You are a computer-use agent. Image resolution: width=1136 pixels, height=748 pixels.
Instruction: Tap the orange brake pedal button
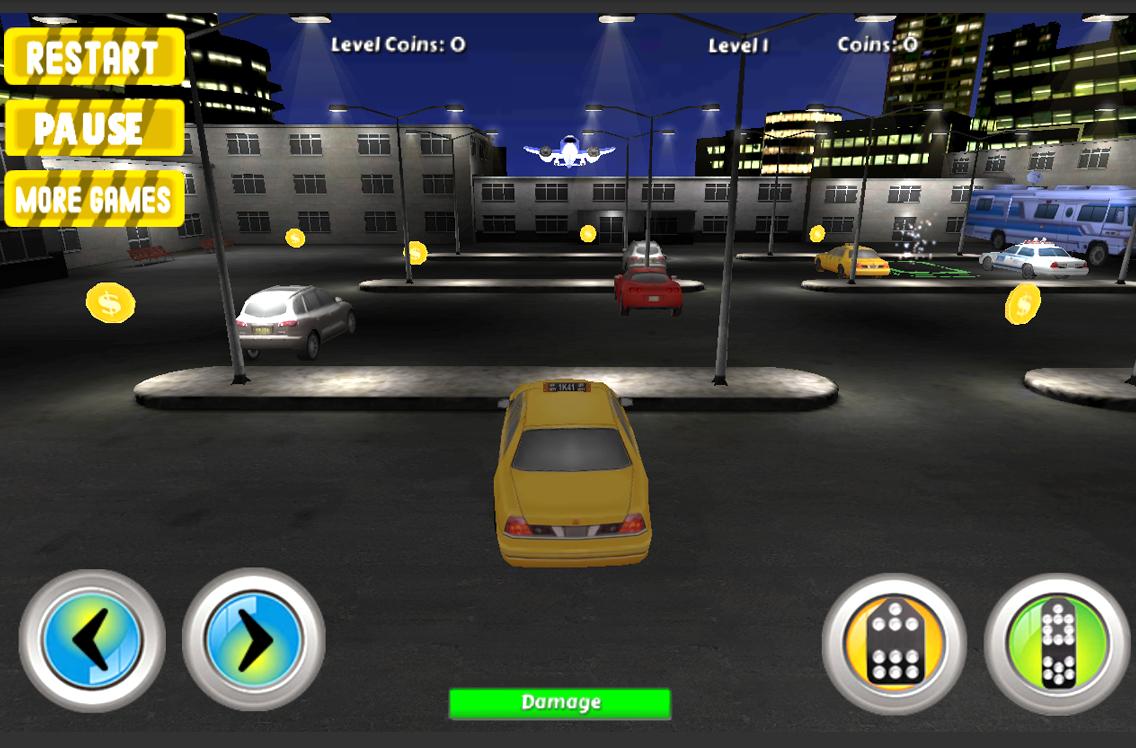click(894, 643)
